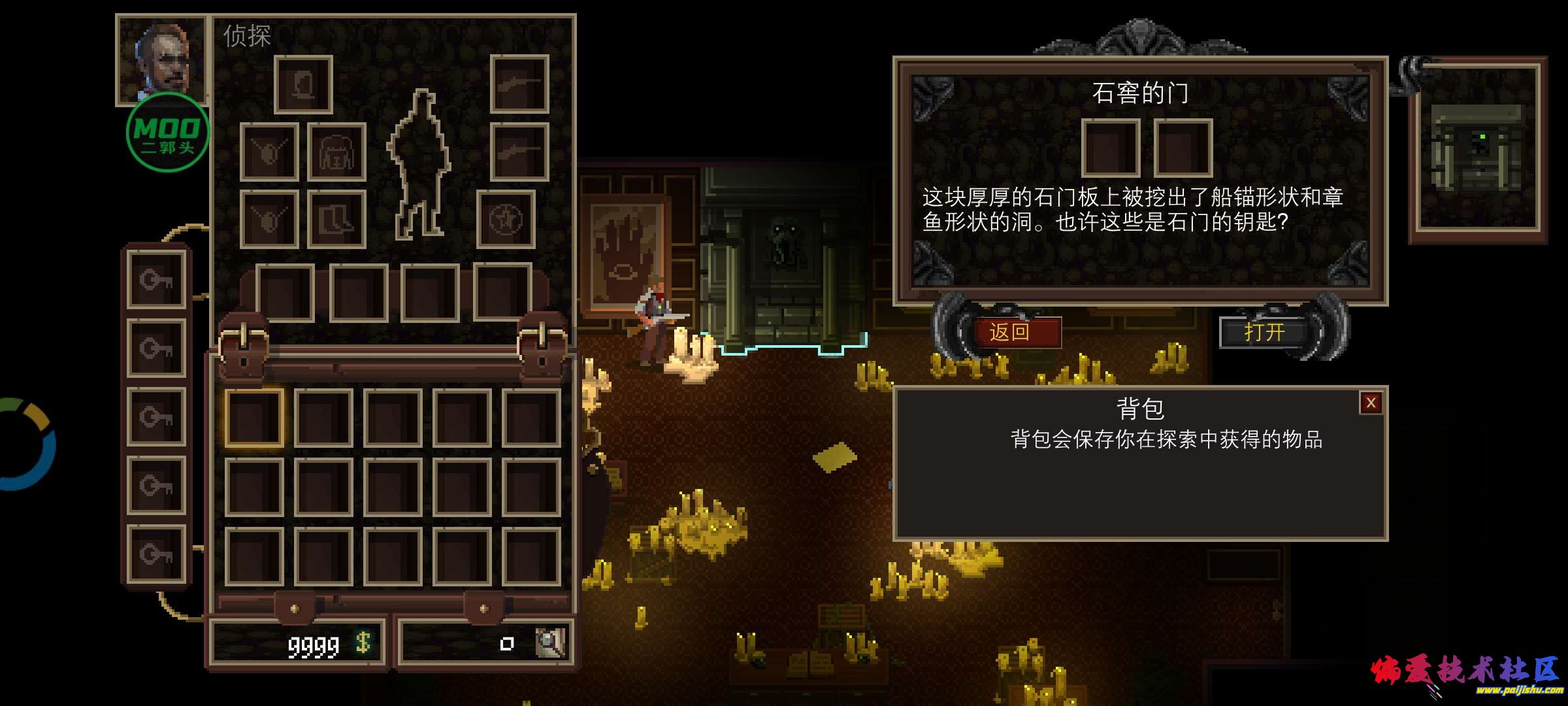Select the 打开 (Open) button

click(x=1264, y=333)
